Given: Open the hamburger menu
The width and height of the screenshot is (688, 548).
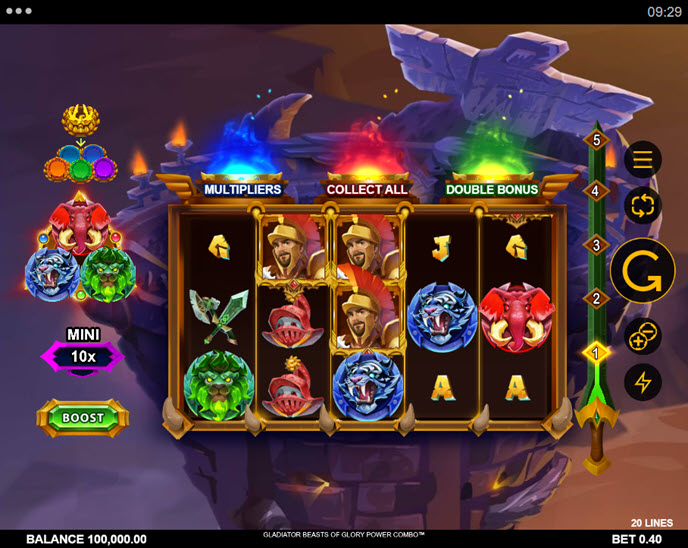Looking at the screenshot, I should [x=642, y=159].
